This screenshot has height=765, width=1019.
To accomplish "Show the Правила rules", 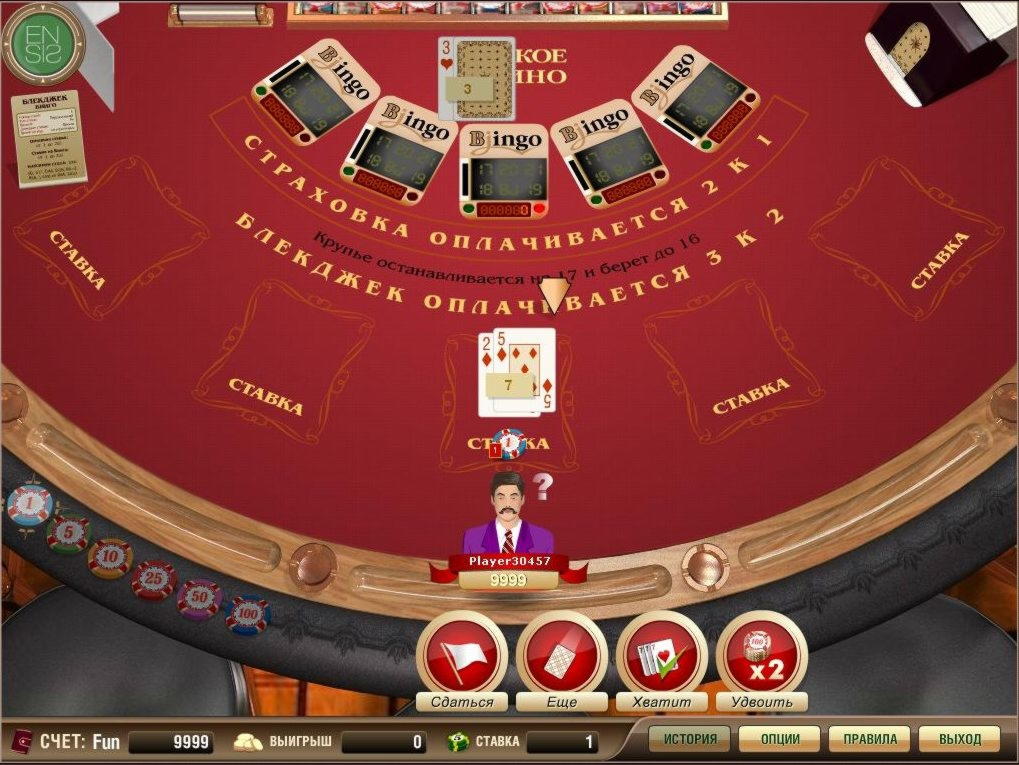I will (x=869, y=740).
